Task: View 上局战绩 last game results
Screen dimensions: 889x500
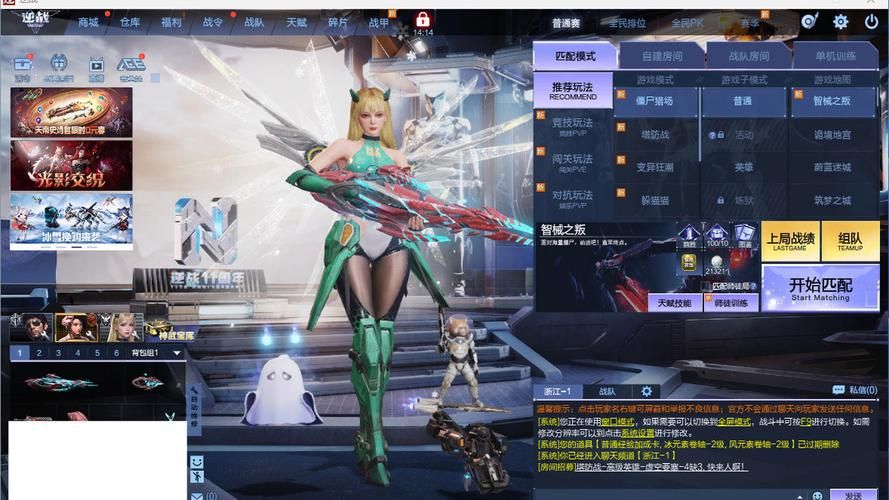Action: point(790,241)
